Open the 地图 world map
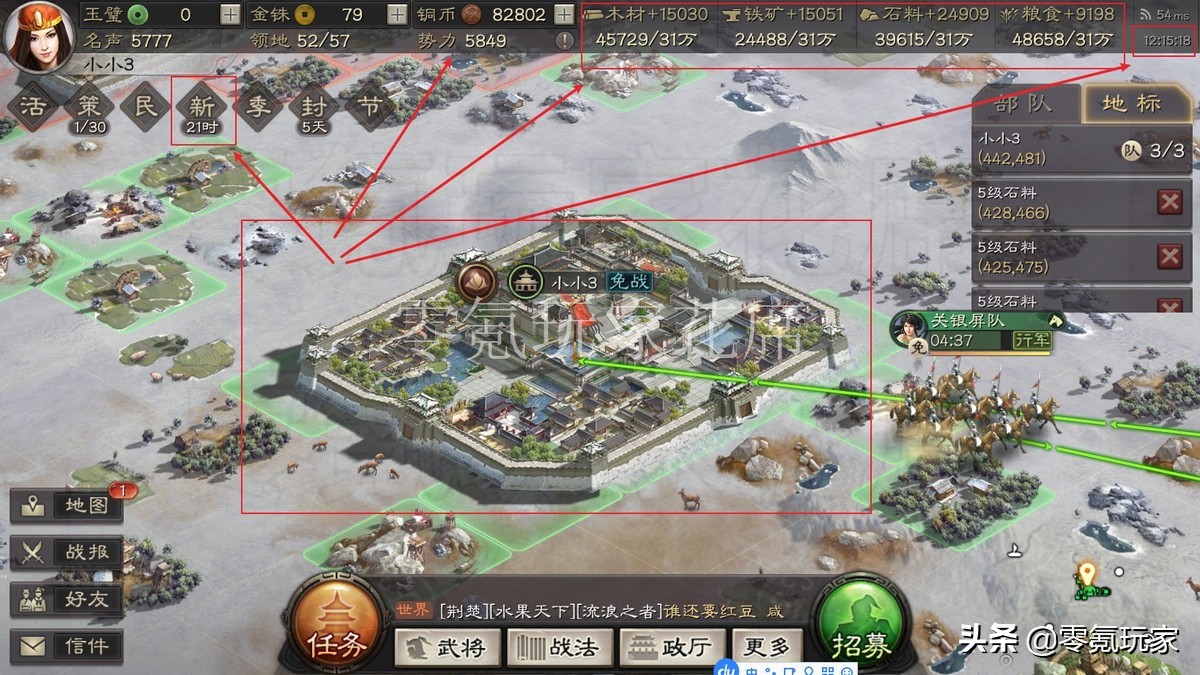 tap(66, 505)
